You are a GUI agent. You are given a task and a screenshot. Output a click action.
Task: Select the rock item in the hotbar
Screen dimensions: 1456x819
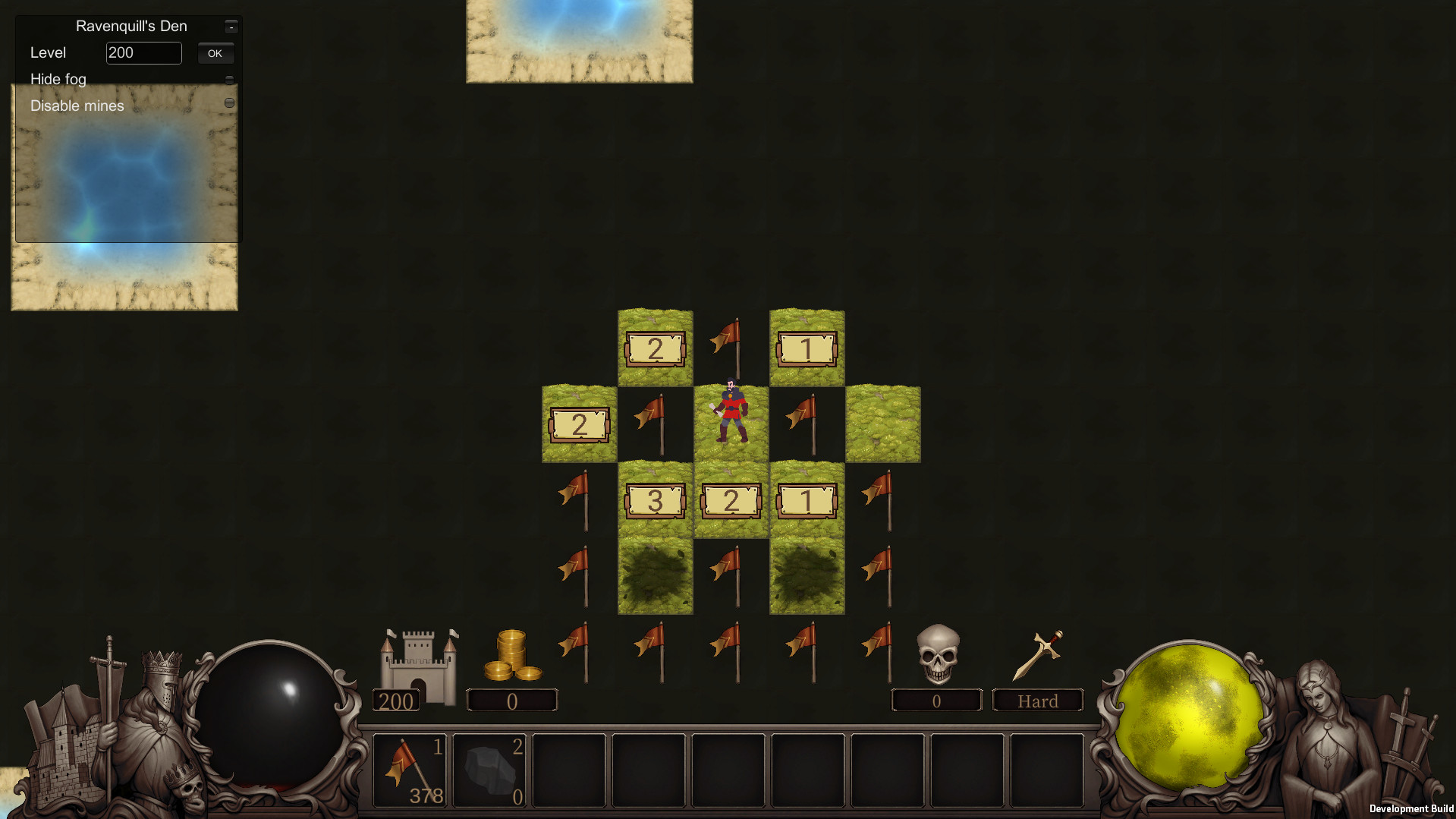pos(490,770)
